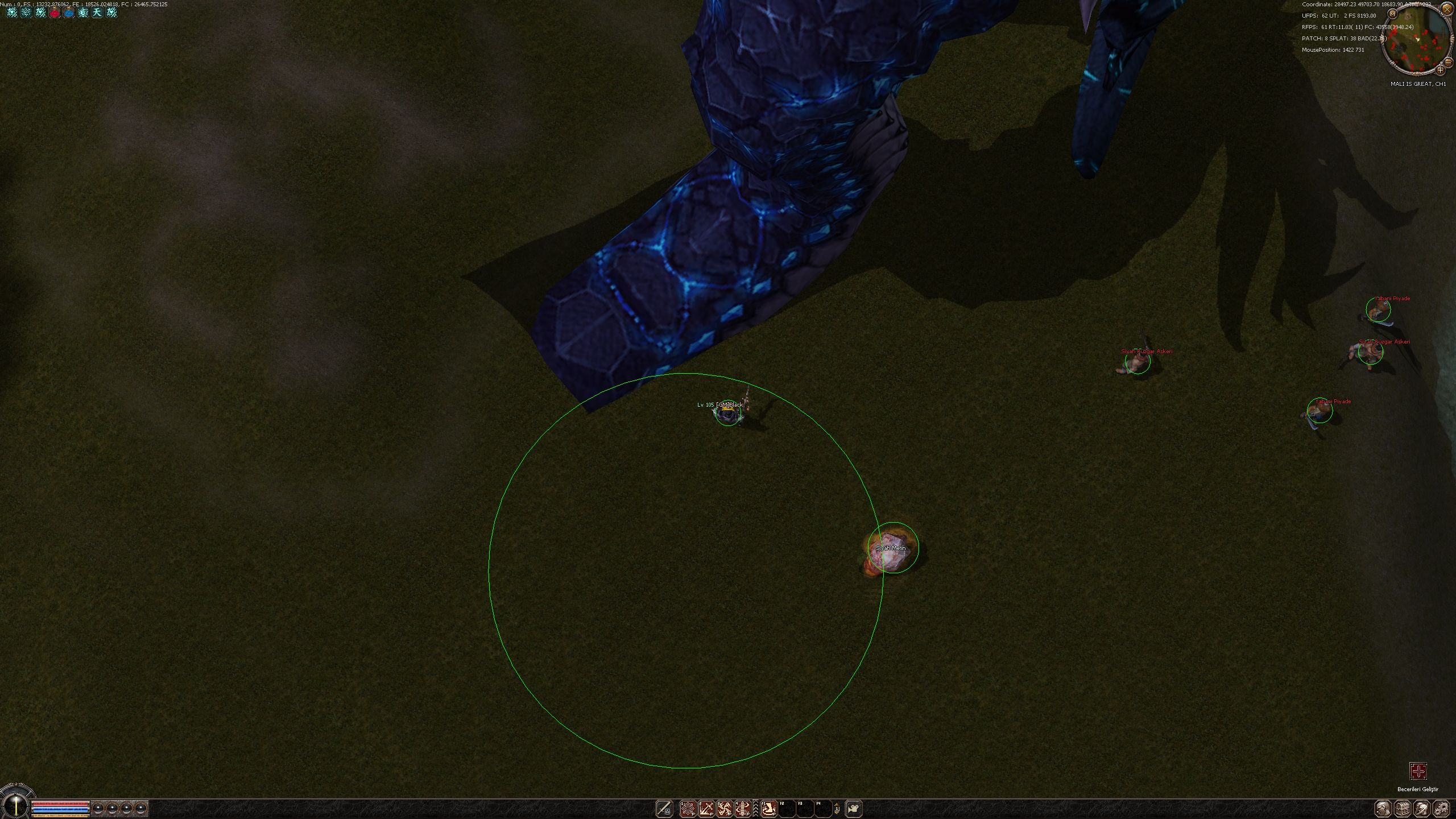Use the F1 quickslot skill
This screenshot has height=819, width=1456.
[x=769, y=808]
